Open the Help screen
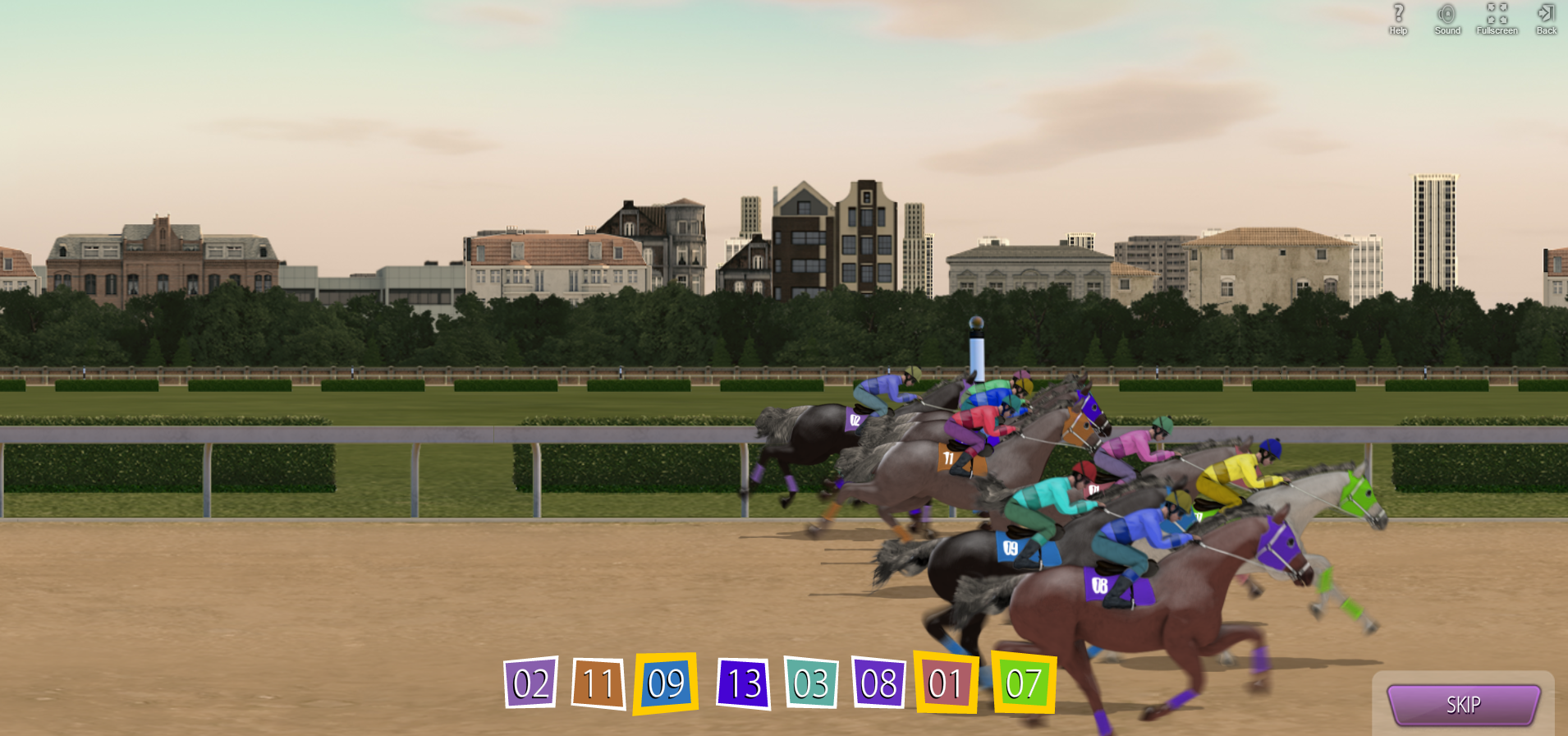 [x=1398, y=18]
